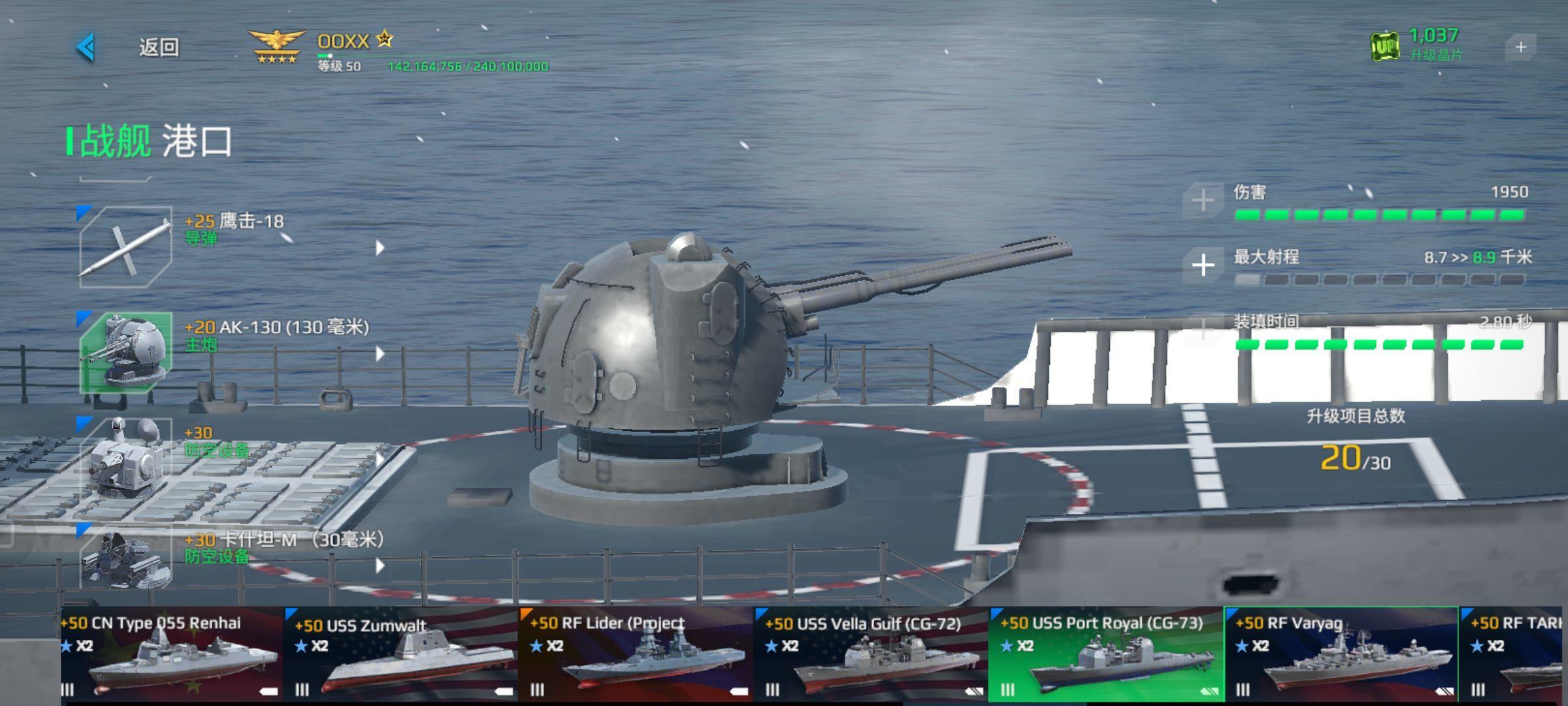Image resolution: width=1568 pixels, height=706 pixels.
Task: Select the 鹰击-18 missile slot
Action: [x=125, y=247]
